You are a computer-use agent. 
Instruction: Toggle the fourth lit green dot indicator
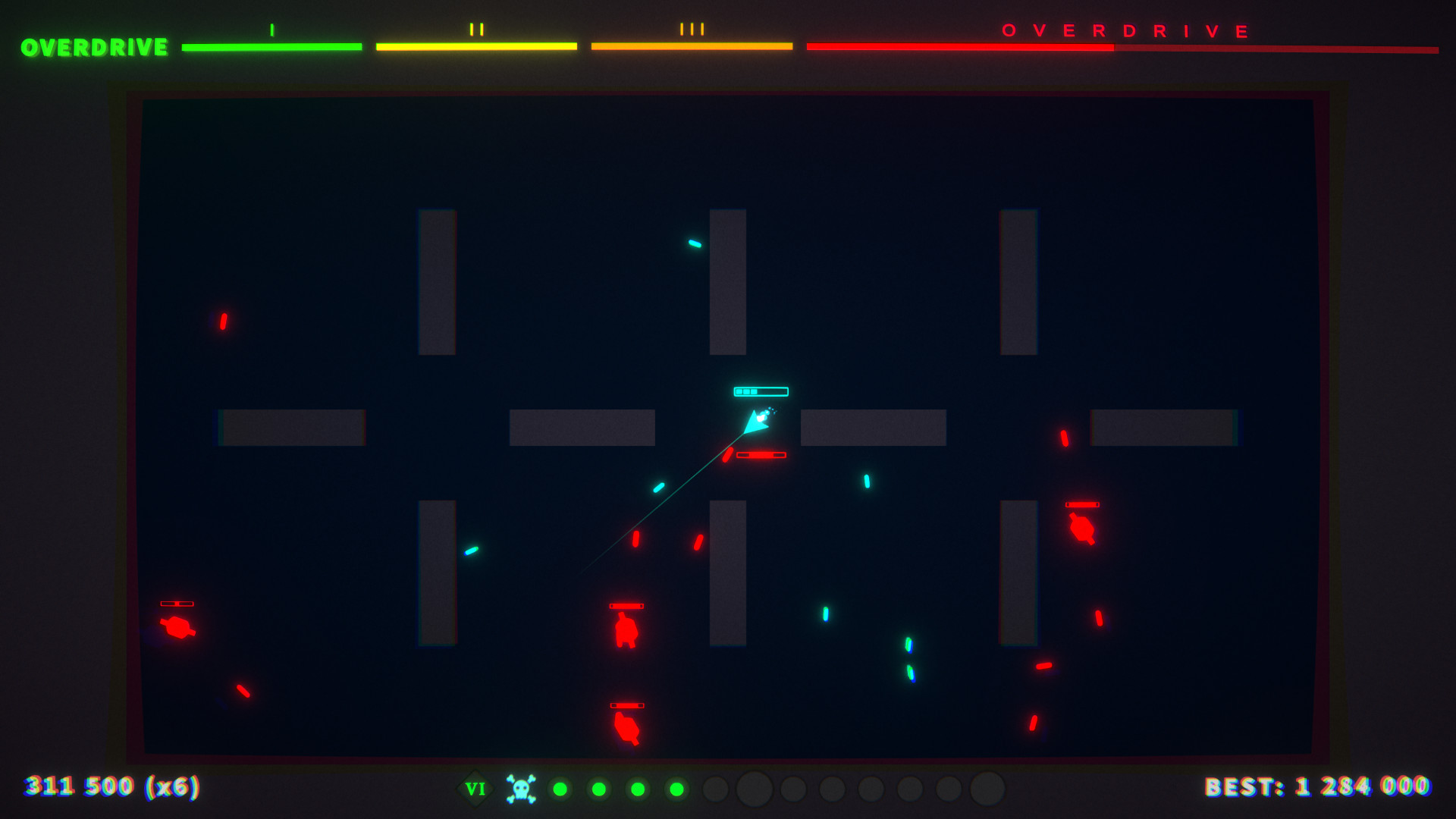click(677, 789)
